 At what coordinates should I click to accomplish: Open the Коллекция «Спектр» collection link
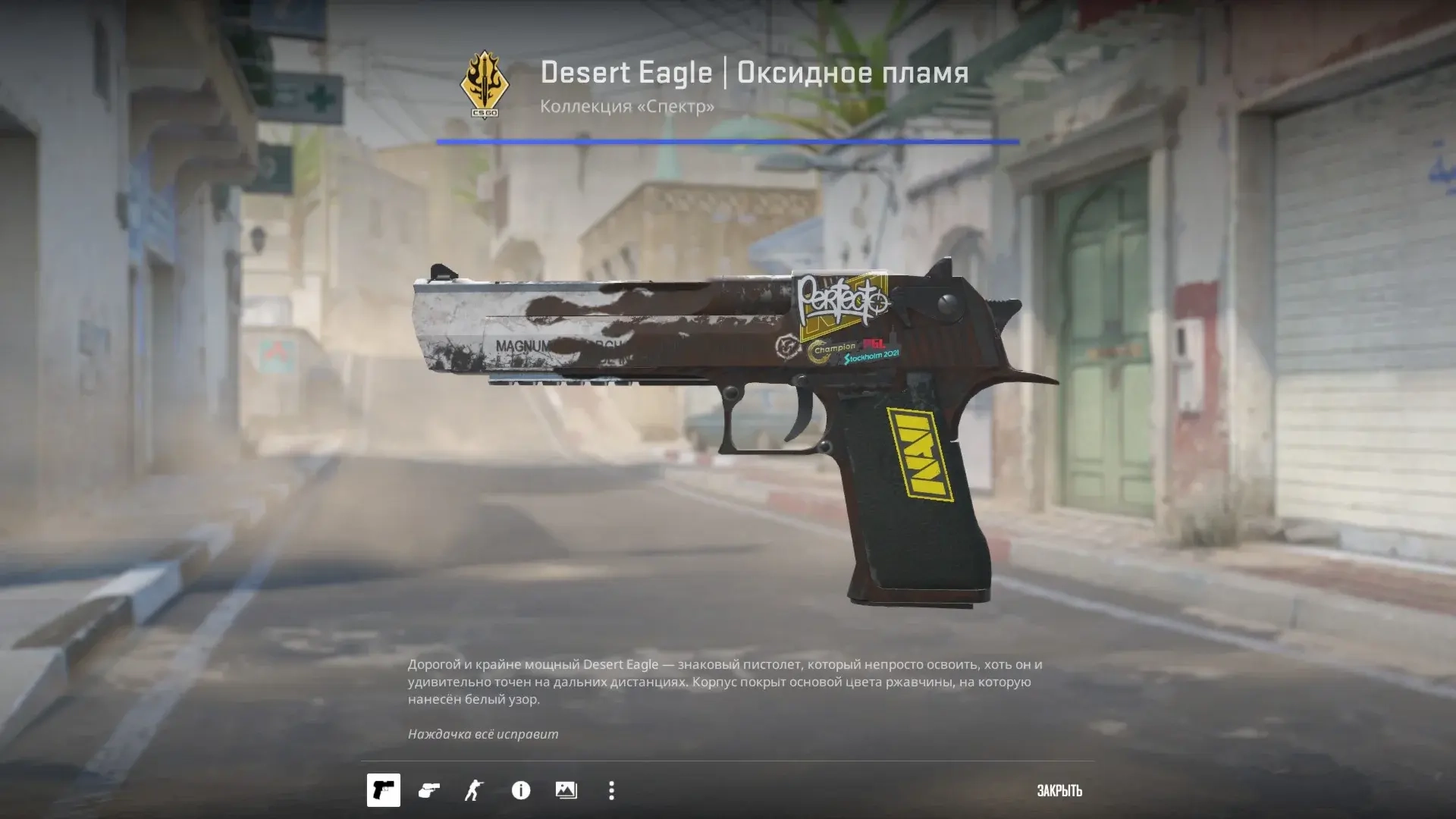[x=626, y=107]
